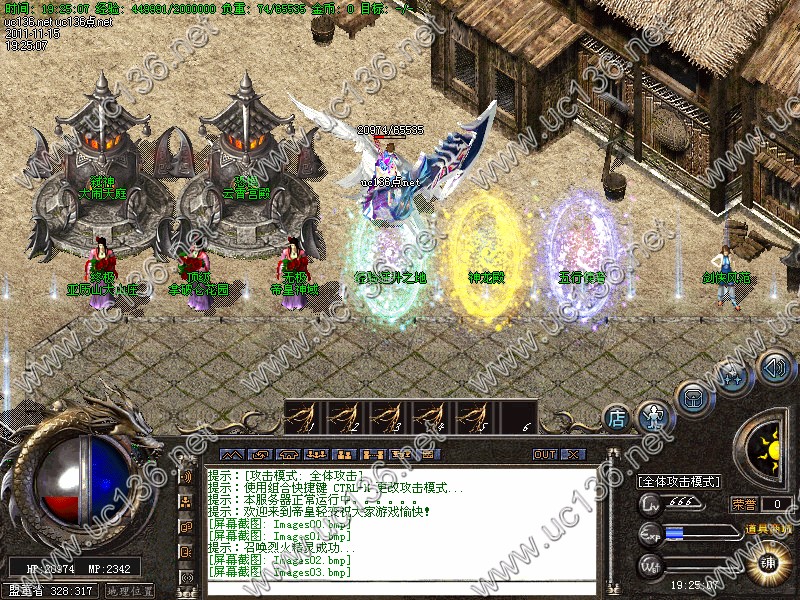The image size is (800, 600).
Task: Click the 地理位置 location button
Action: coord(130,591)
